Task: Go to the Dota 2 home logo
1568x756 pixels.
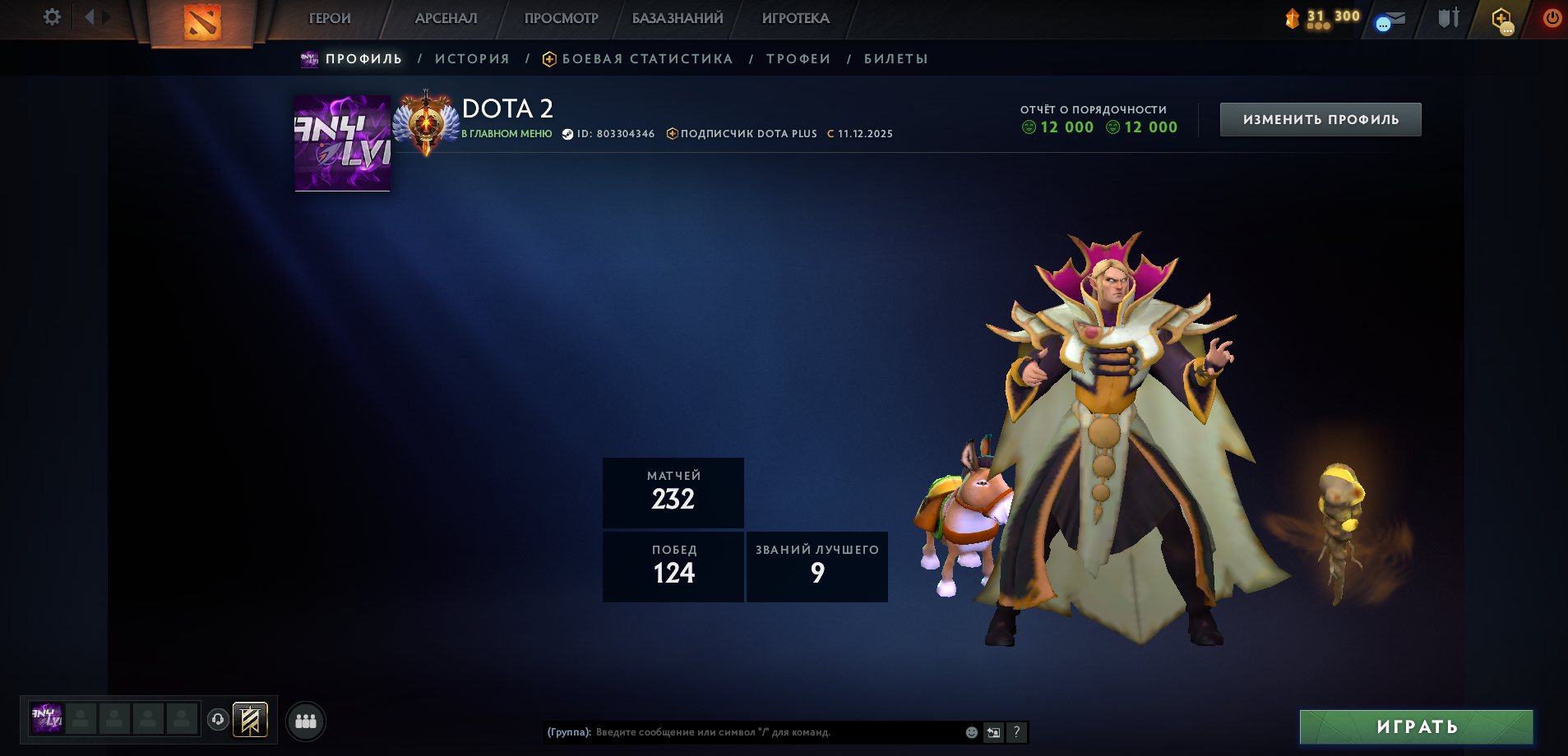Action: point(202,22)
